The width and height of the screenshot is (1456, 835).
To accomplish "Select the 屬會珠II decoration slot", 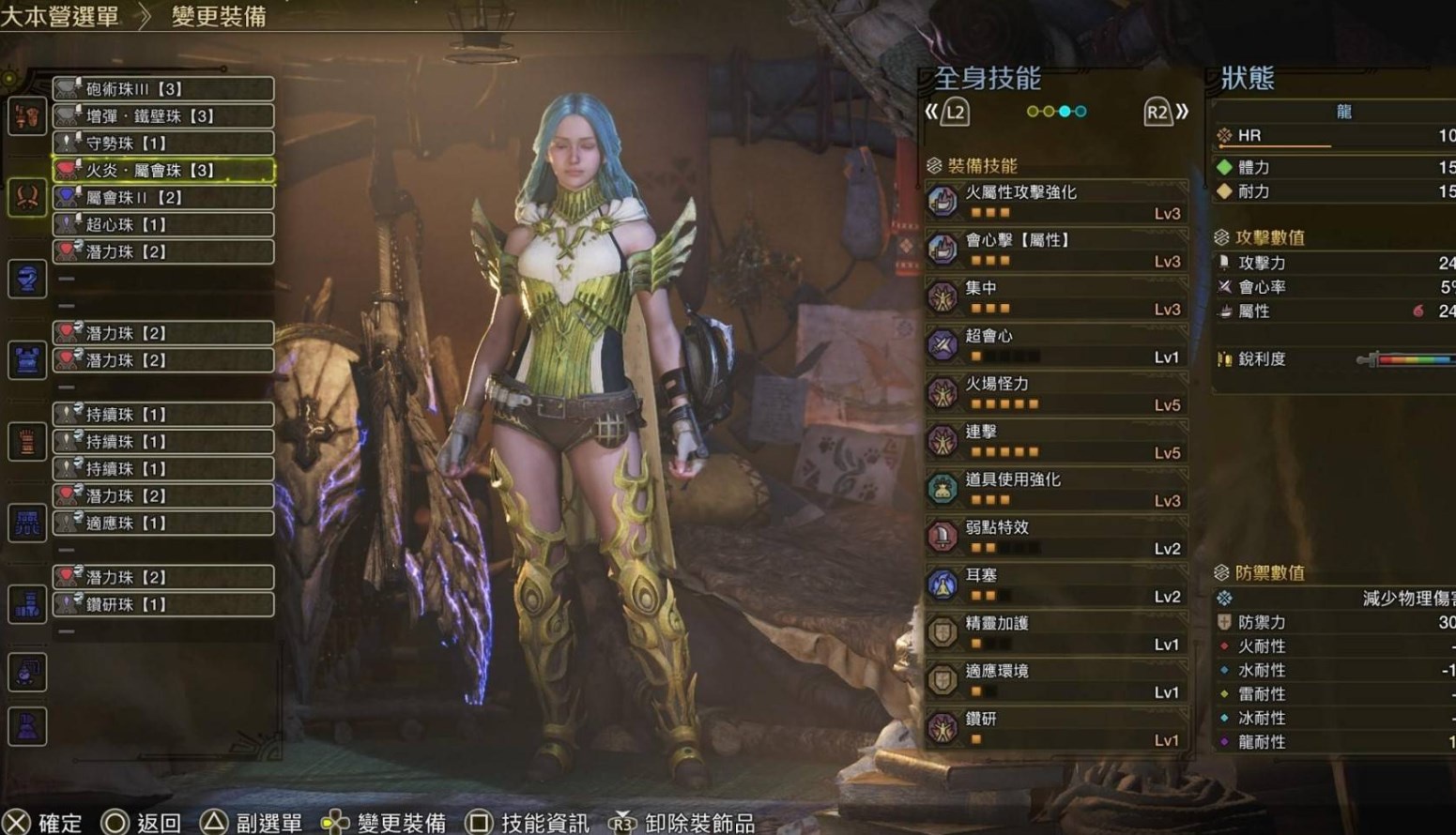I will (163, 198).
